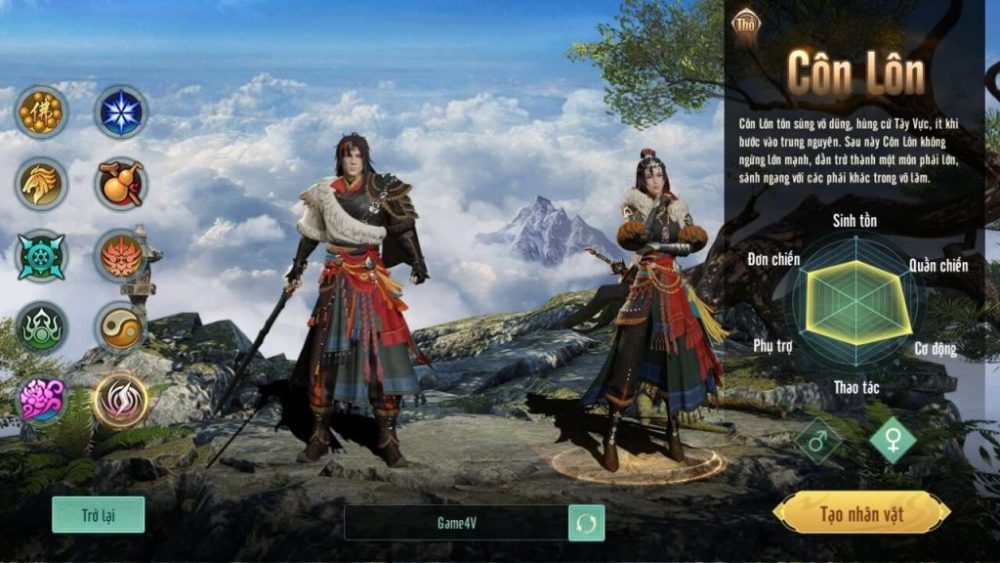This screenshot has height=563, width=1000.
Task: Choose the male gender symbol
Action: [x=817, y=441]
